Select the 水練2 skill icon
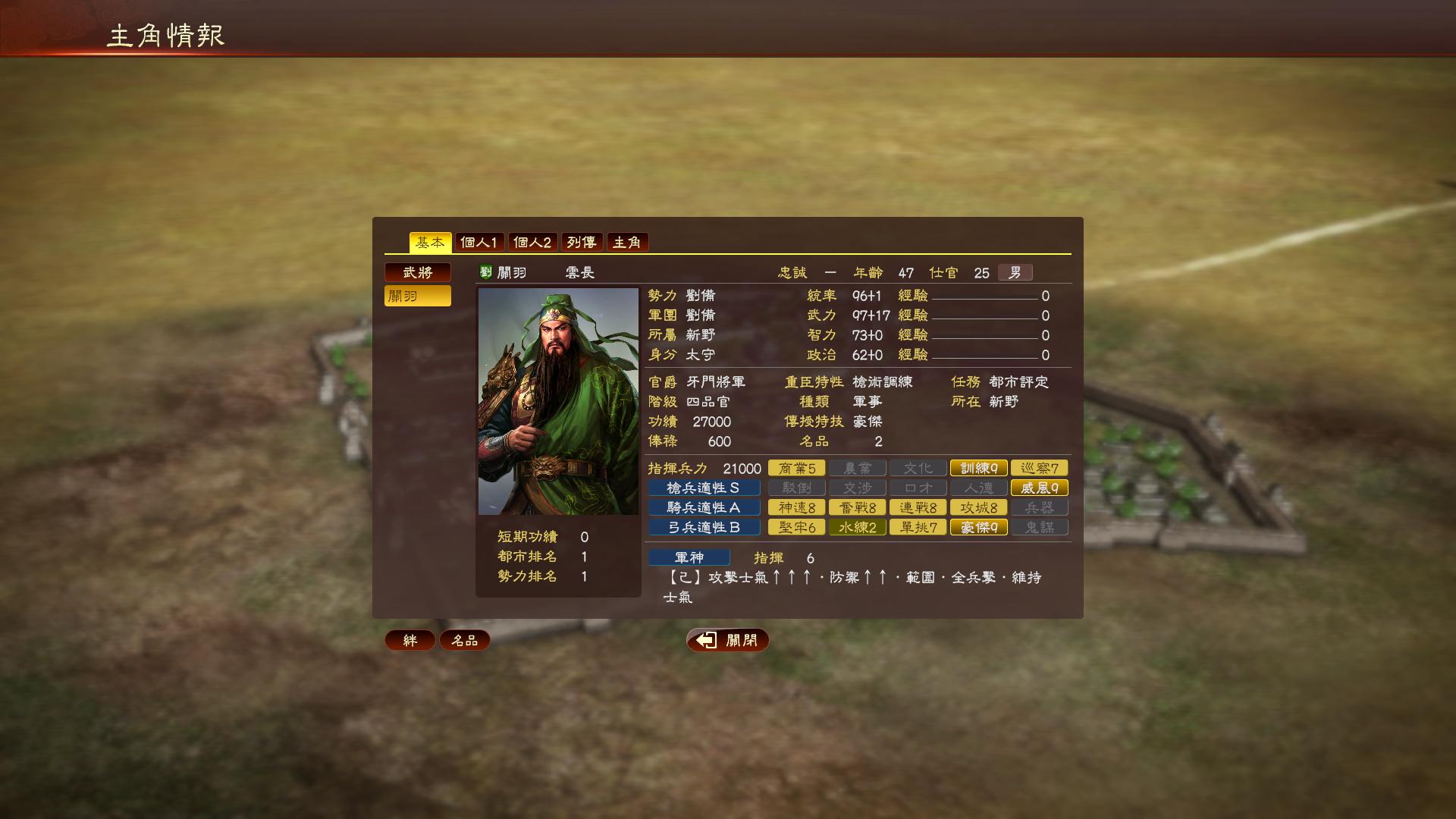 pos(857,527)
